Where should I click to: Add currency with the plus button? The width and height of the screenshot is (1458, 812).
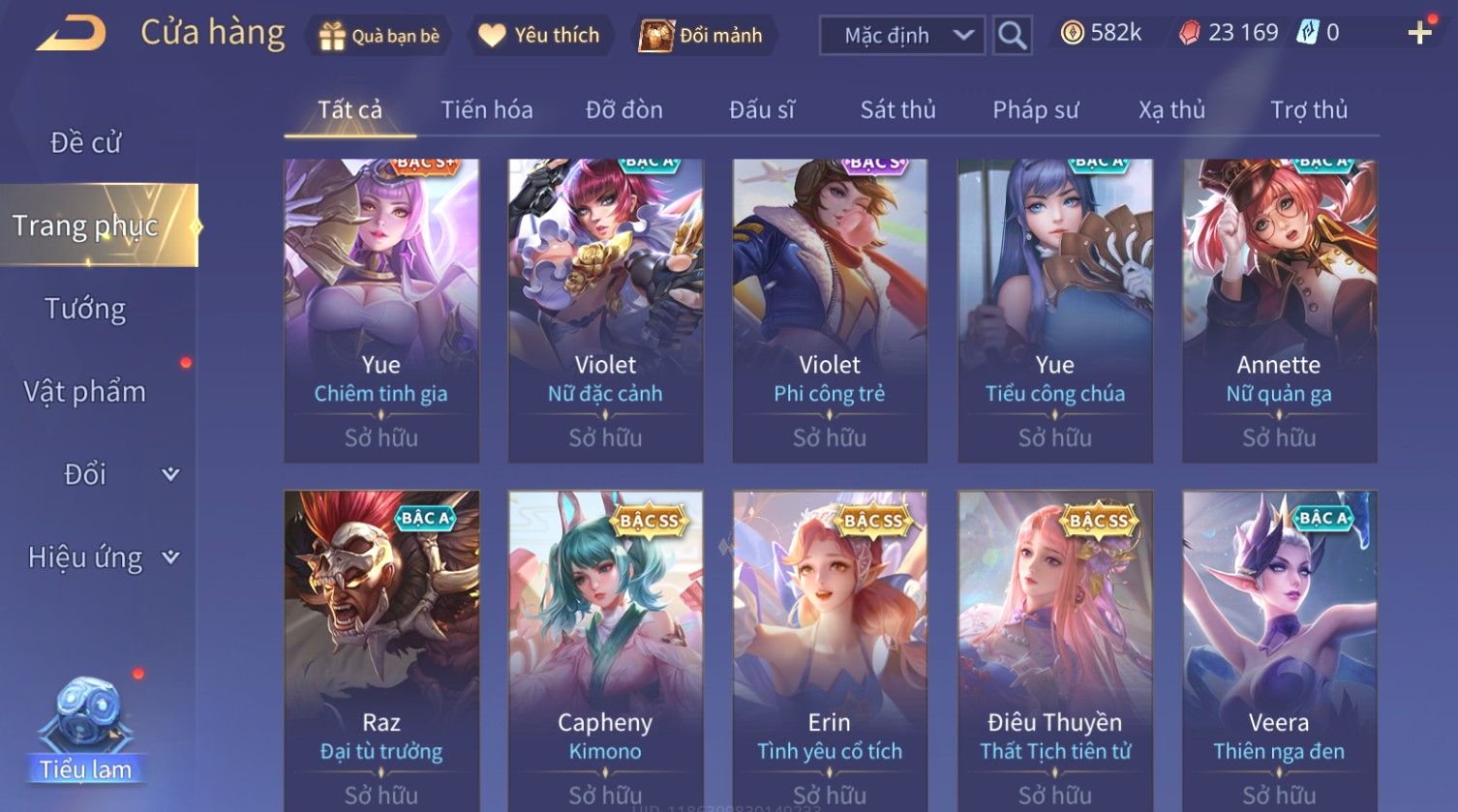(x=1419, y=34)
